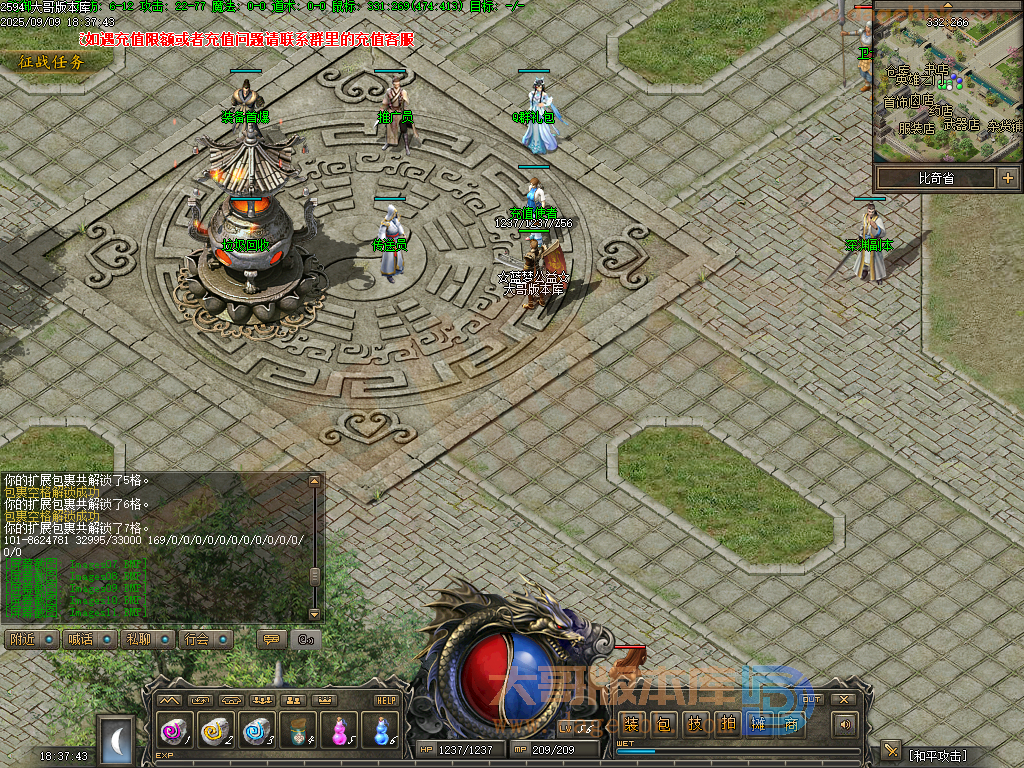
Task: Use the blue spiral scroll in slot 3
Action: coord(257,731)
